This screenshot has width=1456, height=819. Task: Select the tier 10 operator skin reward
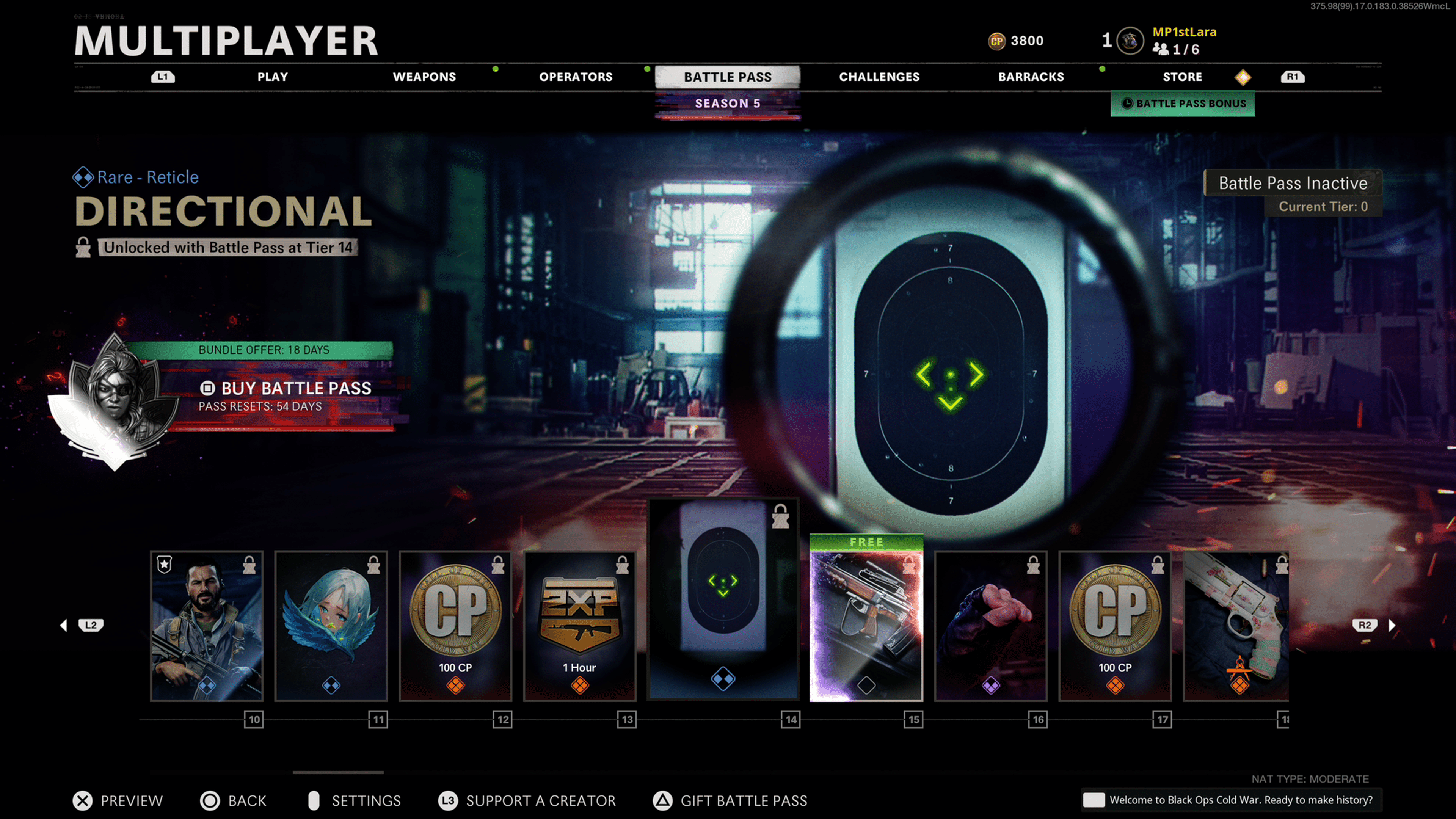(x=207, y=626)
